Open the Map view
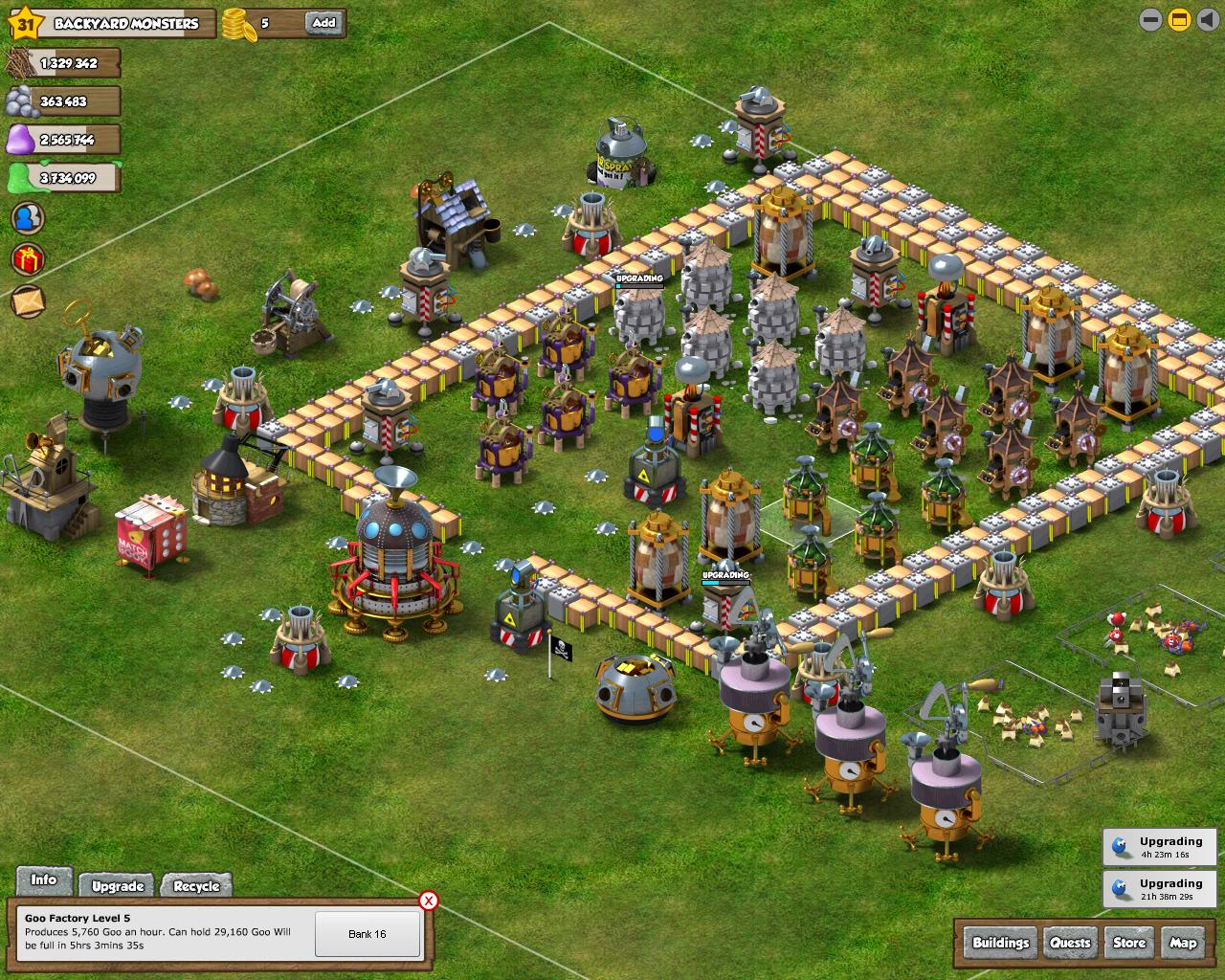 [1183, 943]
